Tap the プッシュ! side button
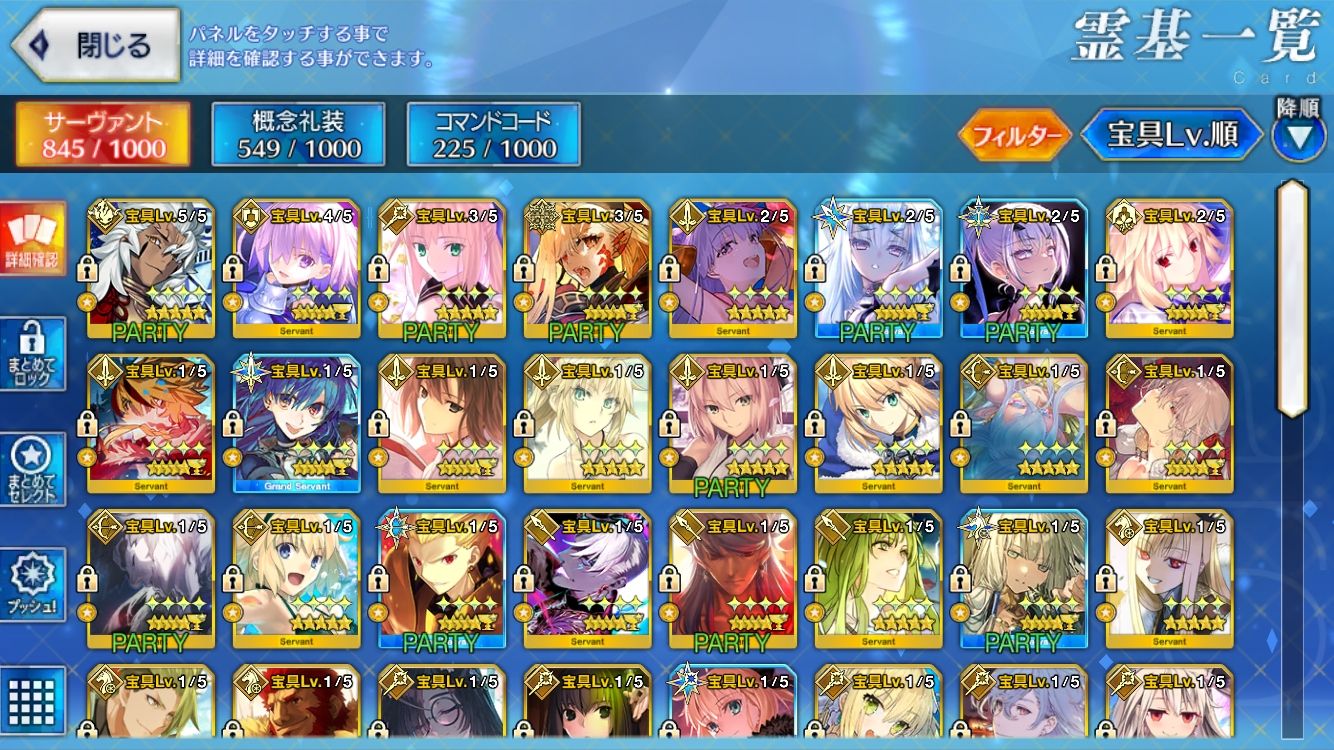This screenshot has height=750, width=1334. coord(32,585)
